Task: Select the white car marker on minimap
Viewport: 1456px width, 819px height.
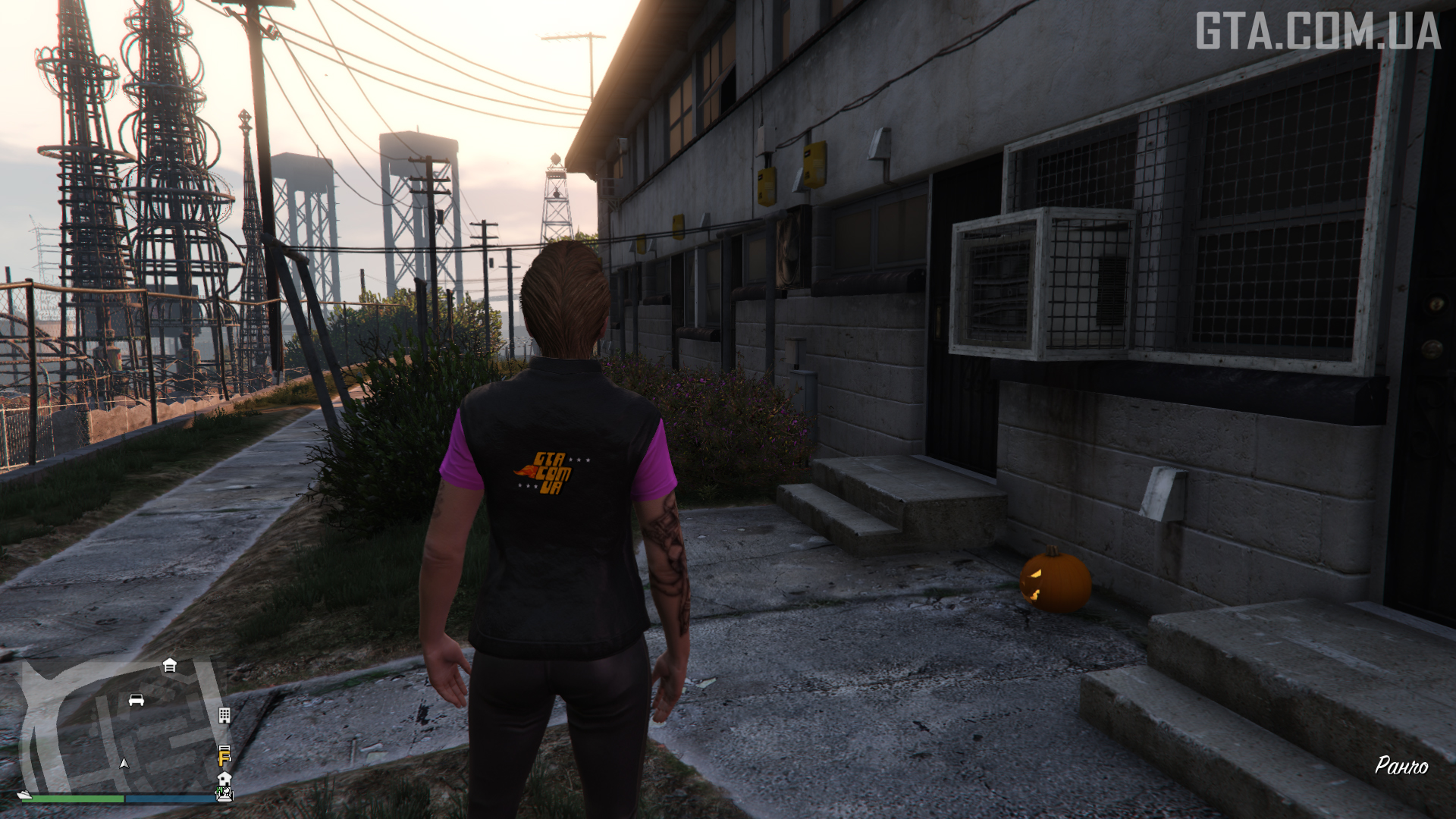Action: coord(136,699)
